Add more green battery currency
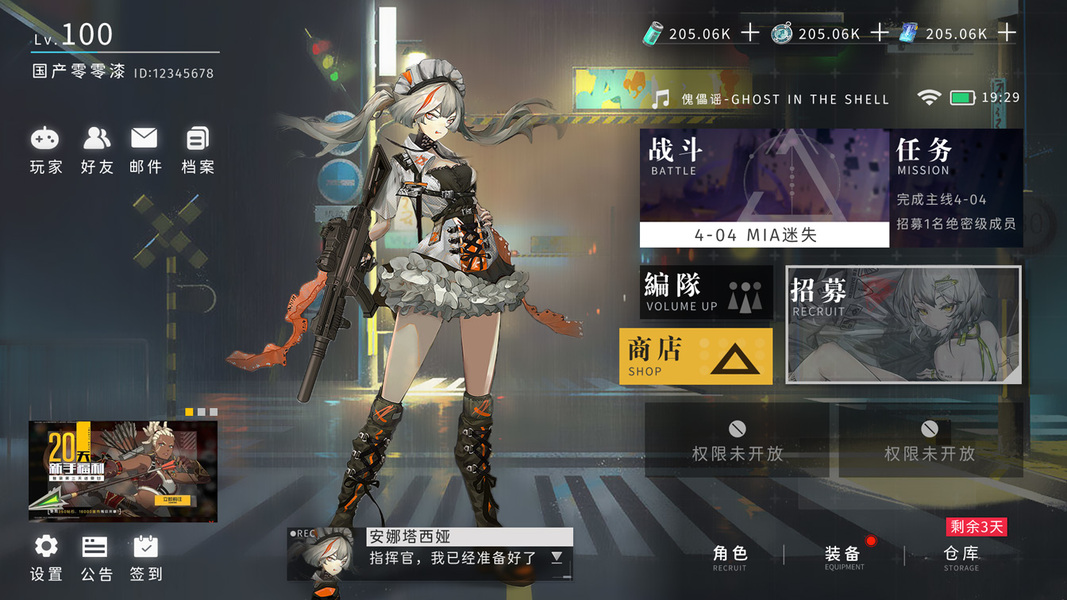1067x600 pixels. click(x=750, y=33)
